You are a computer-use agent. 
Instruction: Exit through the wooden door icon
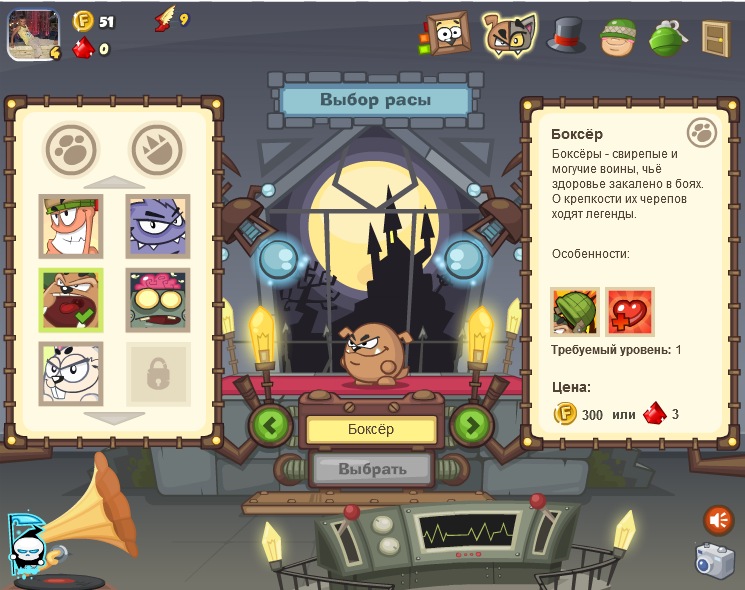pos(715,37)
